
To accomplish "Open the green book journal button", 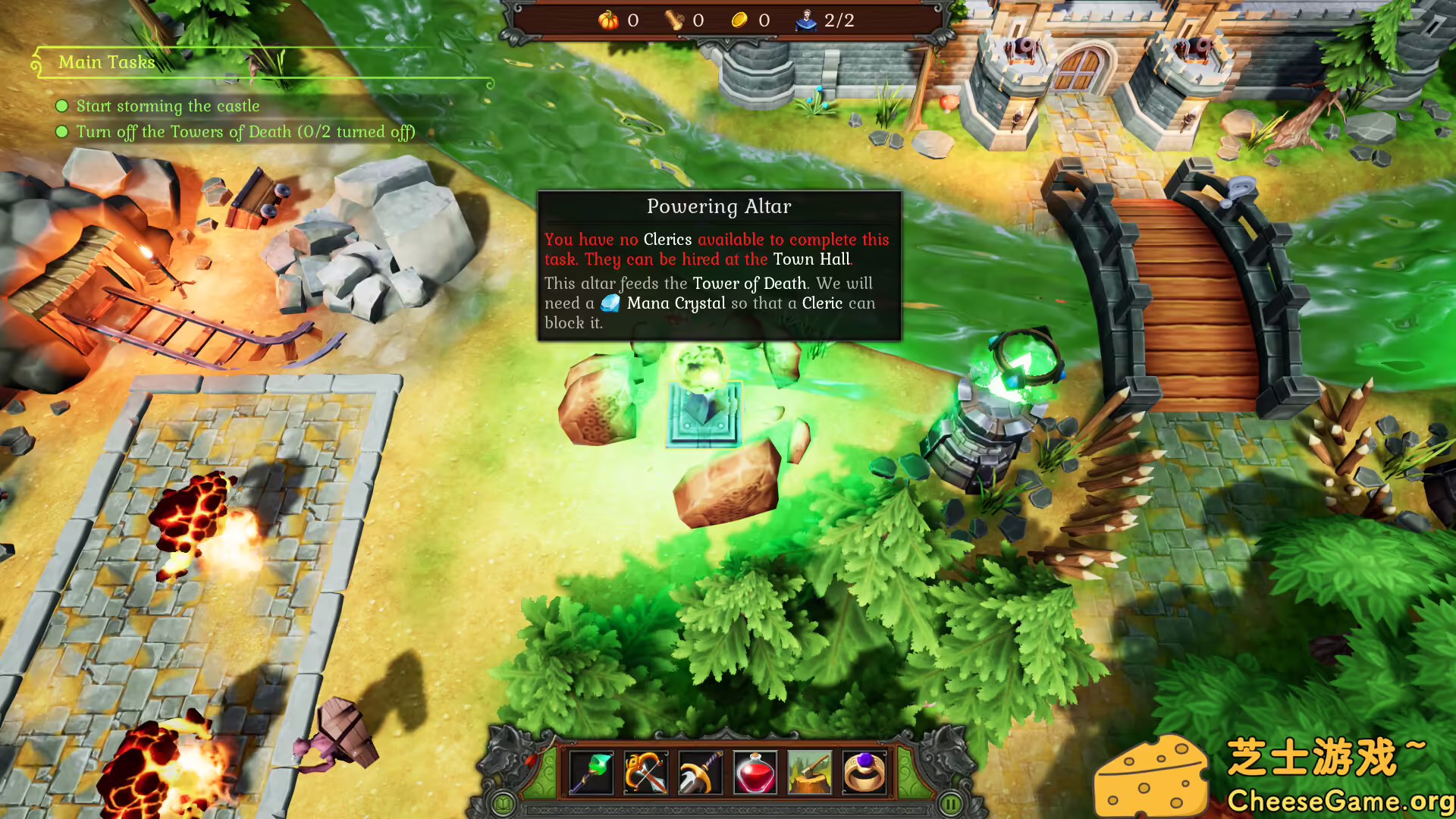I will click(x=503, y=802).
